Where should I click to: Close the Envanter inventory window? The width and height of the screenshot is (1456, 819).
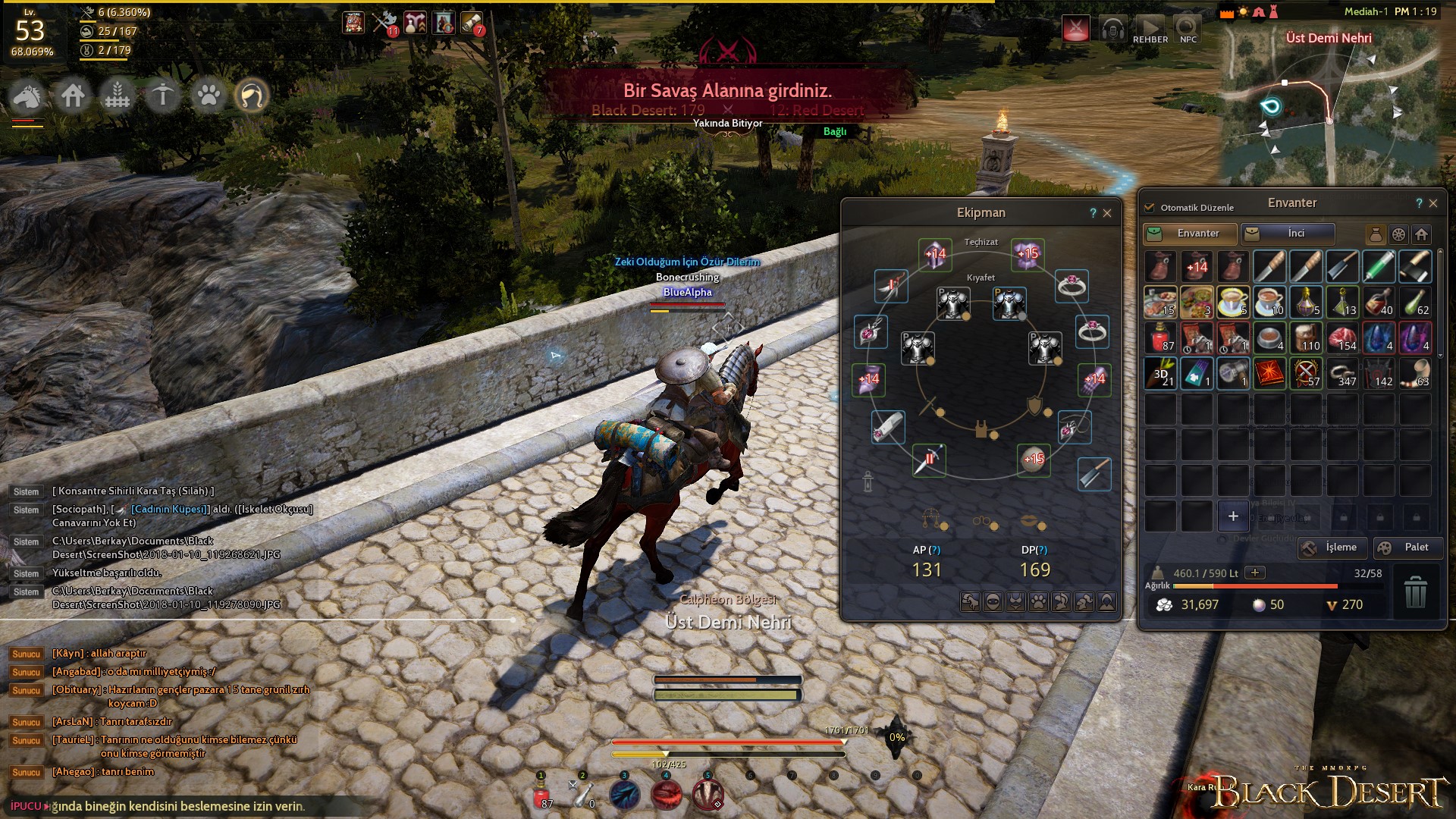point(1433,203)
